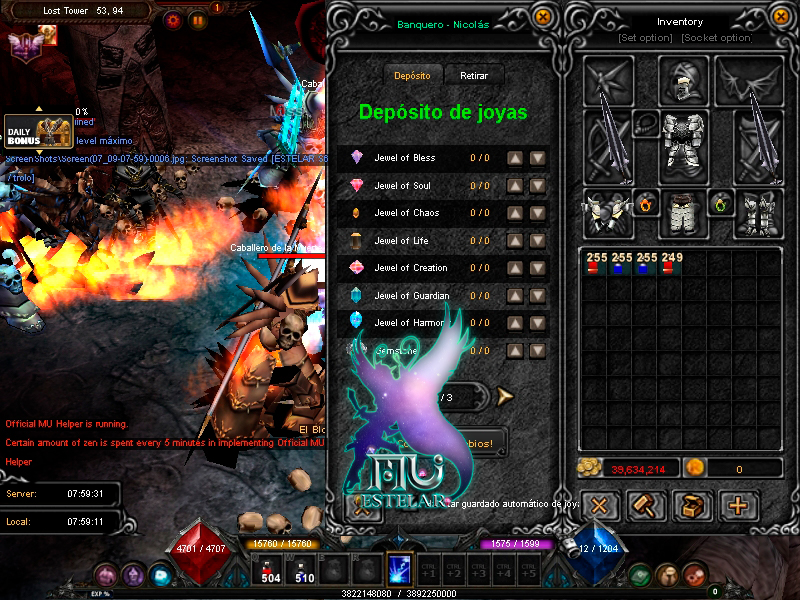Decrease the Jewel of Soul amount

pos(537,186)
